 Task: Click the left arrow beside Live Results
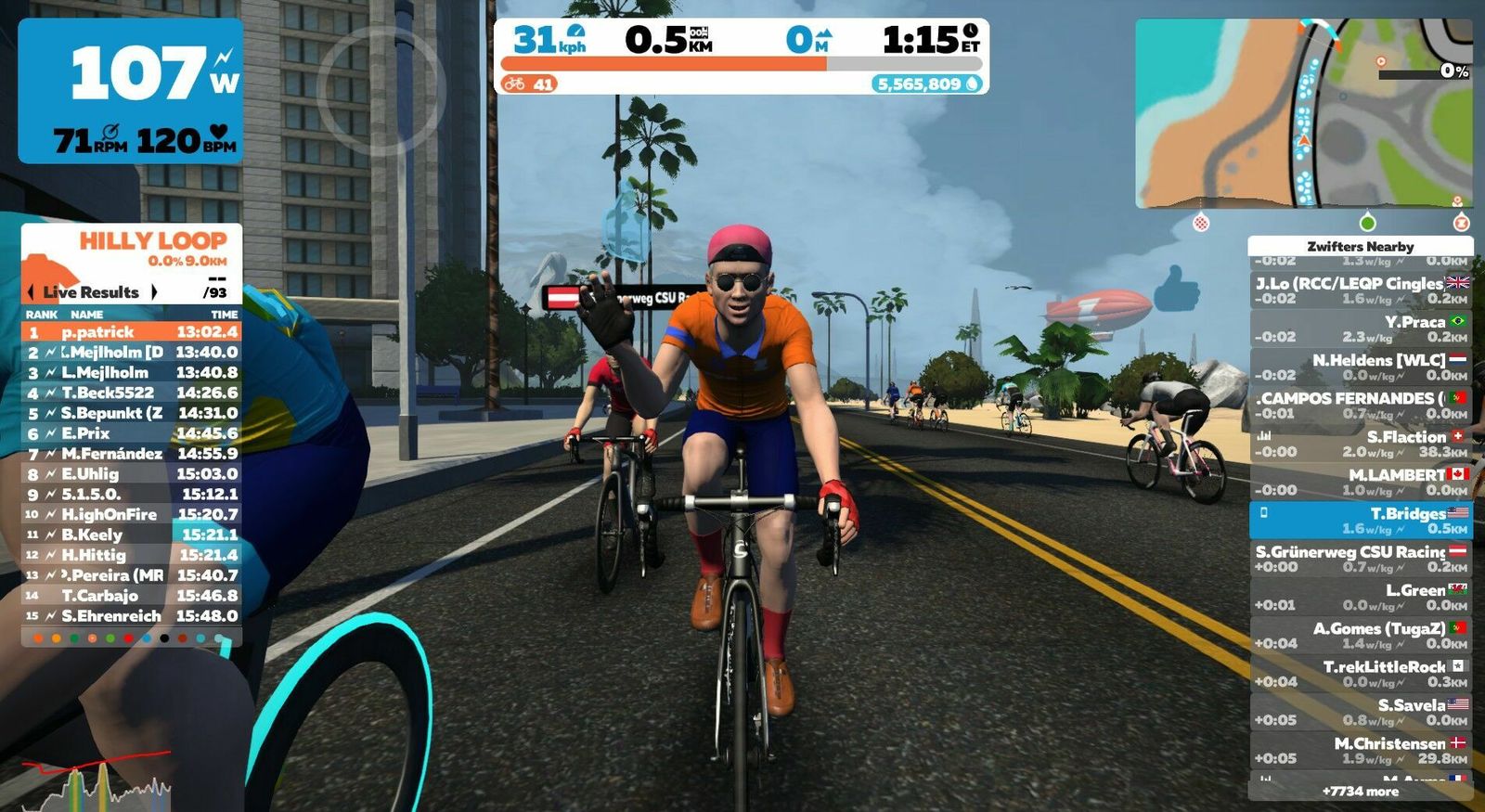[x=32, y=292]
